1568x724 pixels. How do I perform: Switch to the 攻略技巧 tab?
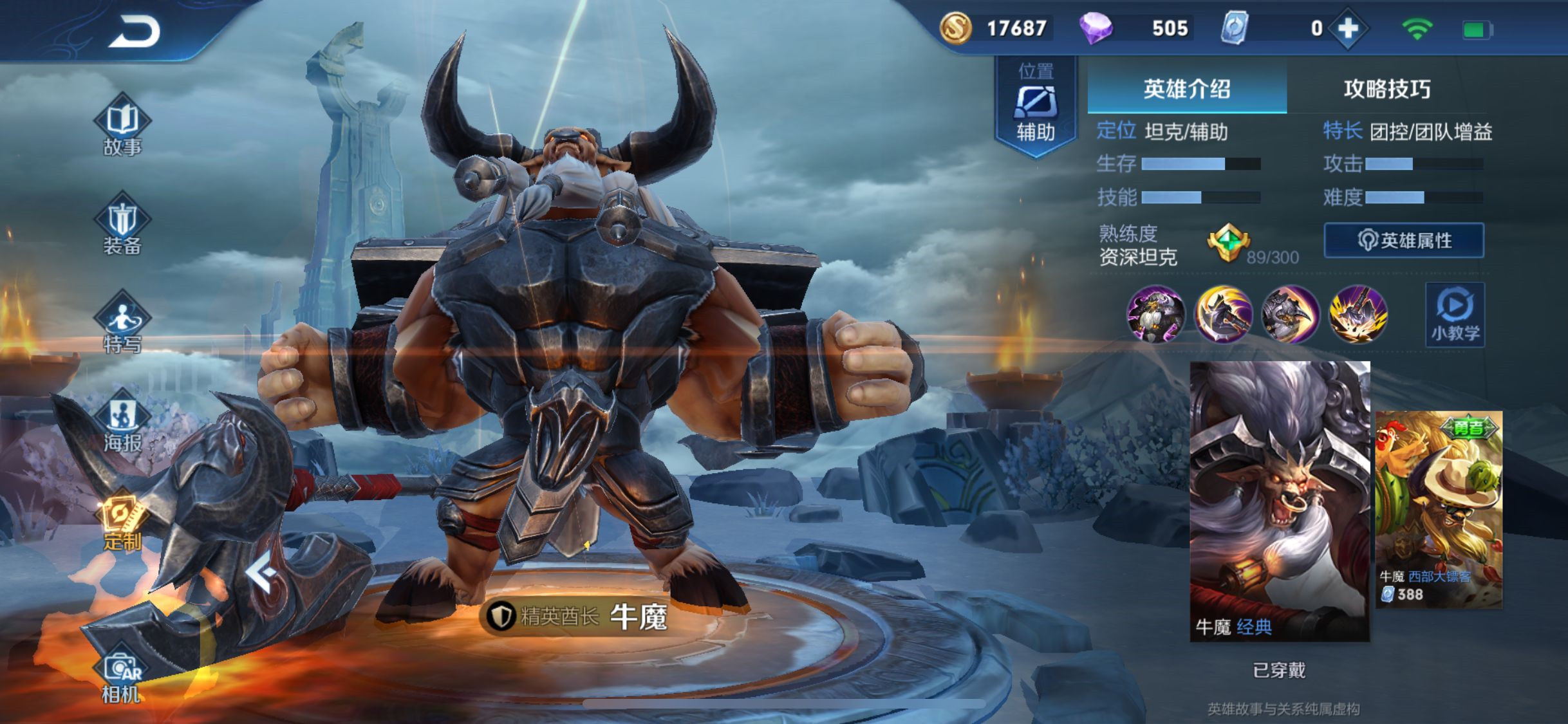pos(1386,89)
